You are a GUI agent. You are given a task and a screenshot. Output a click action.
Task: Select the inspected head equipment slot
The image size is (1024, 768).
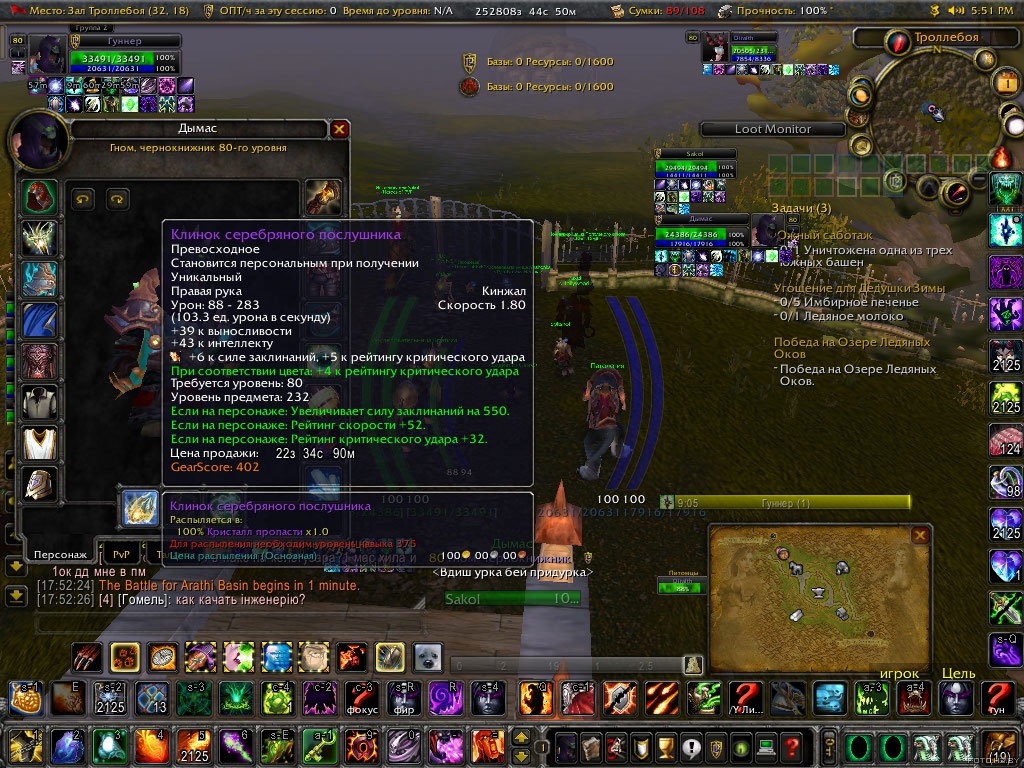[40, 196]
